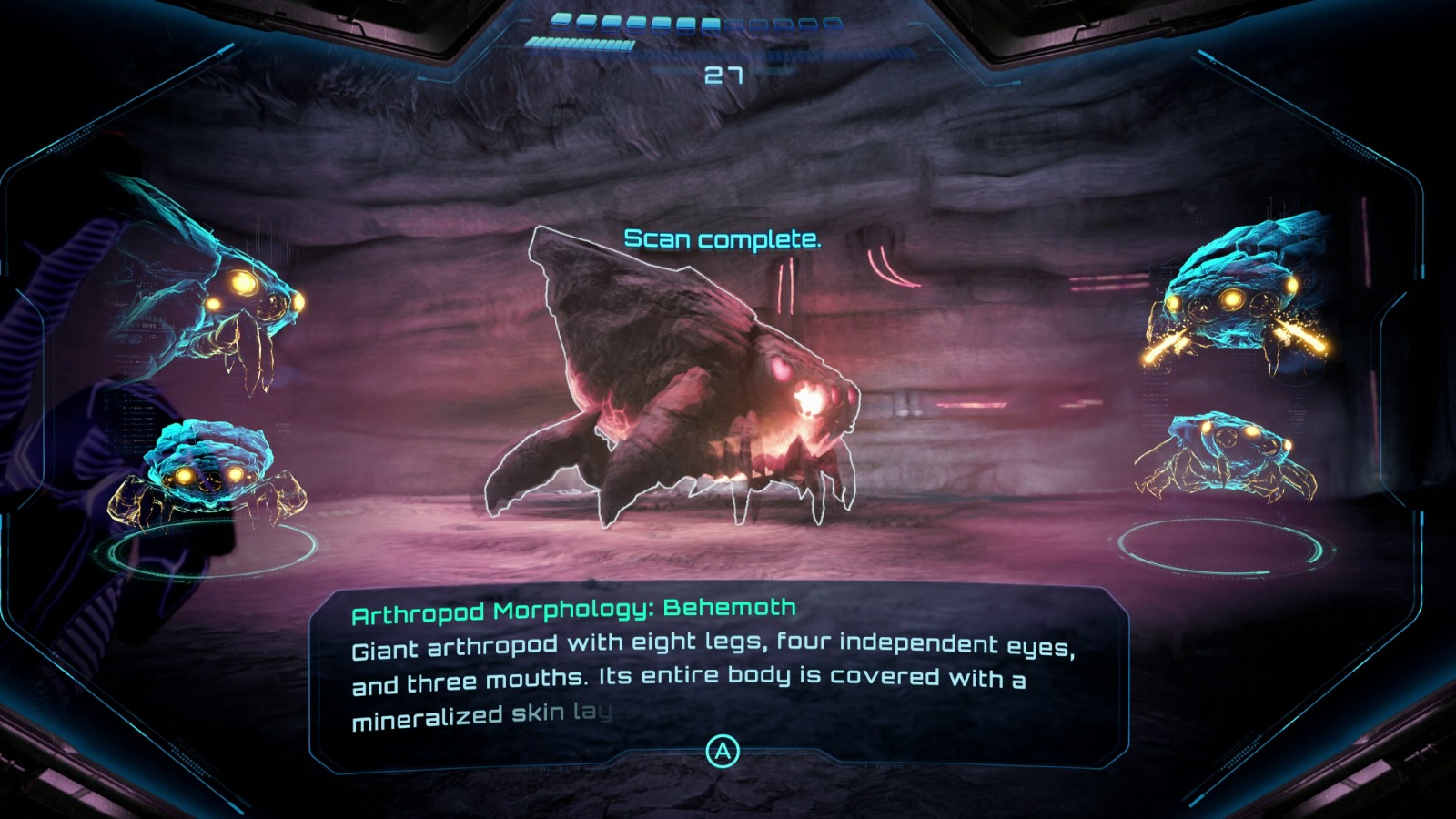The width and height of the screenshot is (1456, 819).
Task: Select the middle-right small arthropod hologram
Action: [x=1228, y=455]
